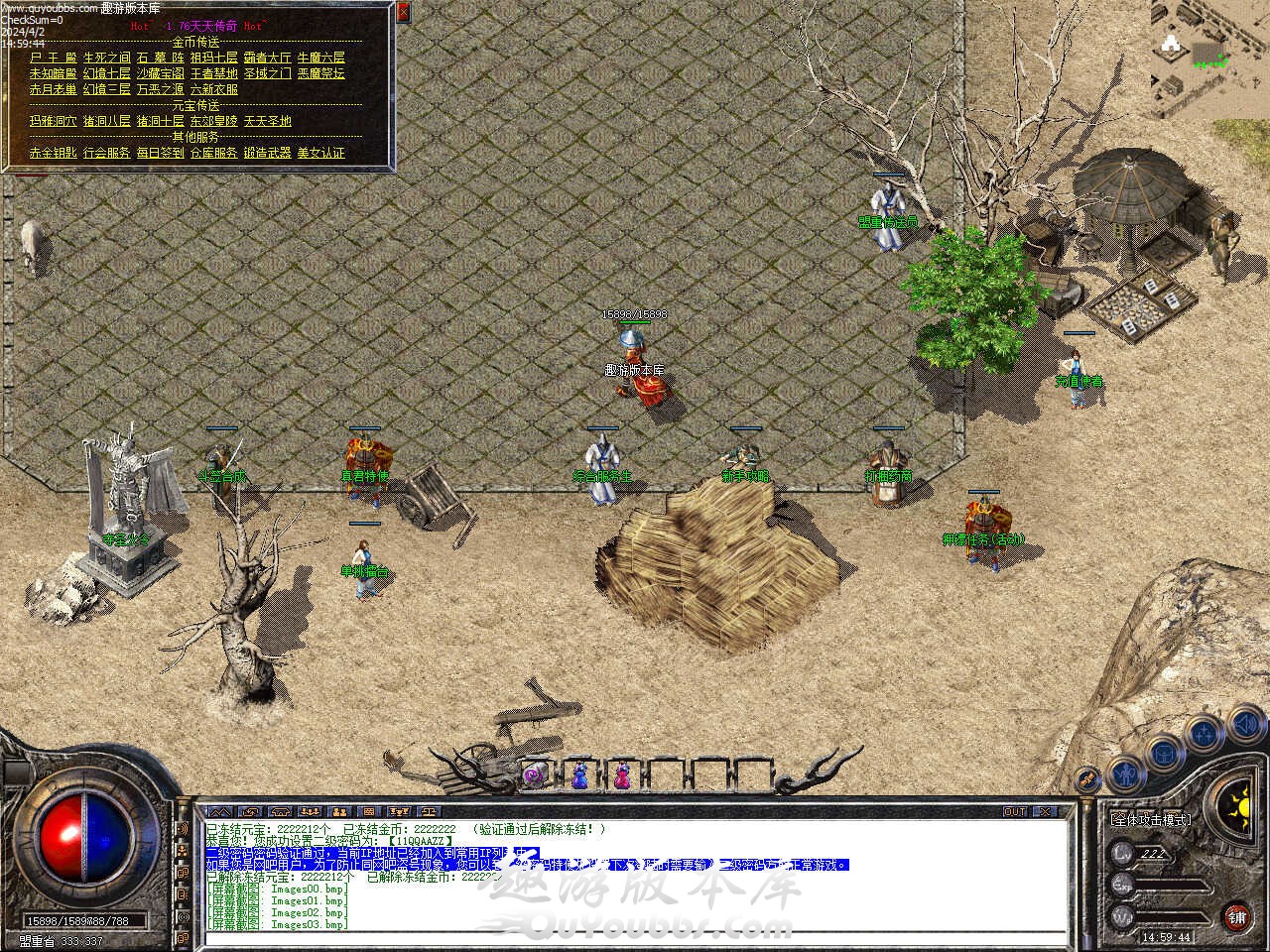Choose 玛雅洞穴 under 元宝传送
This screenshot has height=952, width=1270.
click(53, 121)
